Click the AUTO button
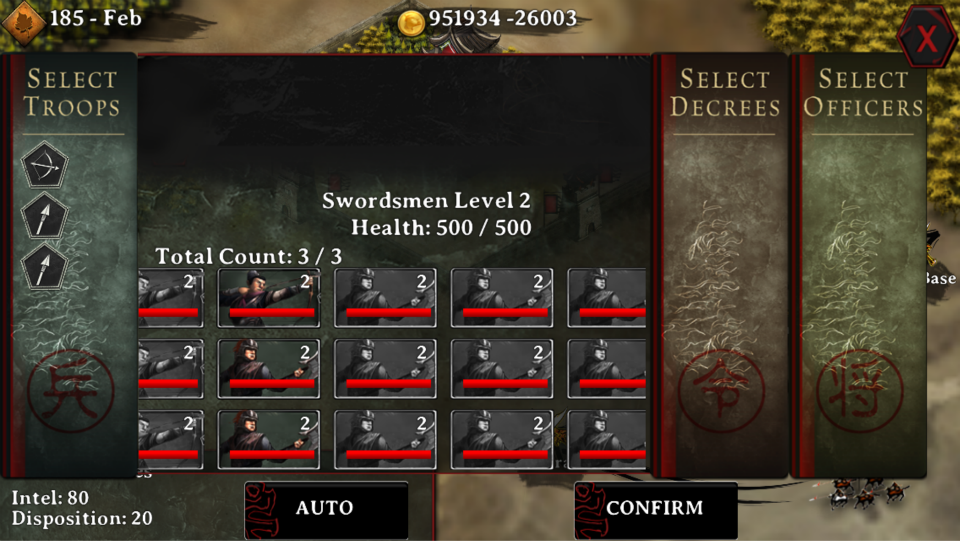 coord(326,509)
